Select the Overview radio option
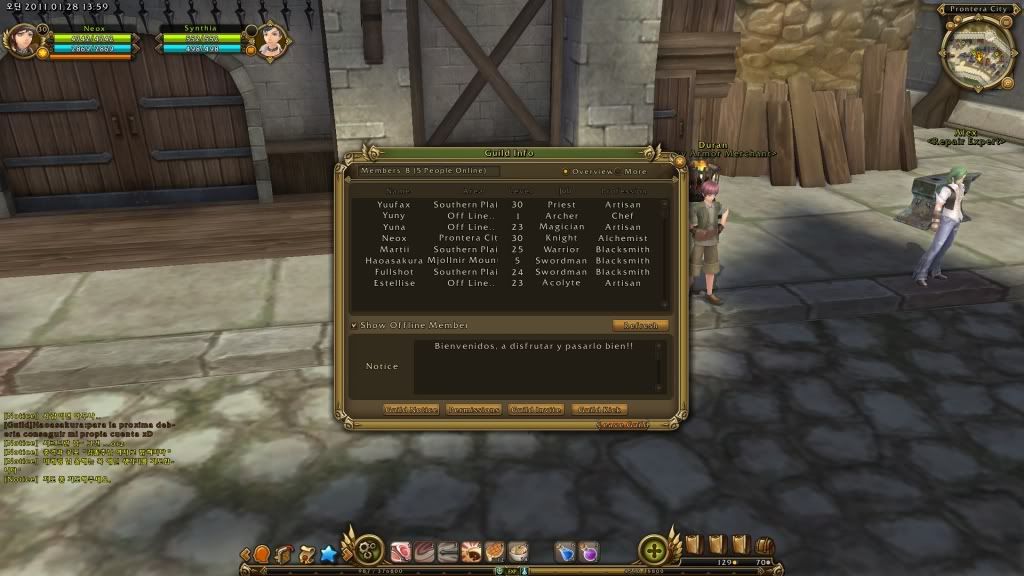This screenshot has width=1024, height=576. coord(565,171)
